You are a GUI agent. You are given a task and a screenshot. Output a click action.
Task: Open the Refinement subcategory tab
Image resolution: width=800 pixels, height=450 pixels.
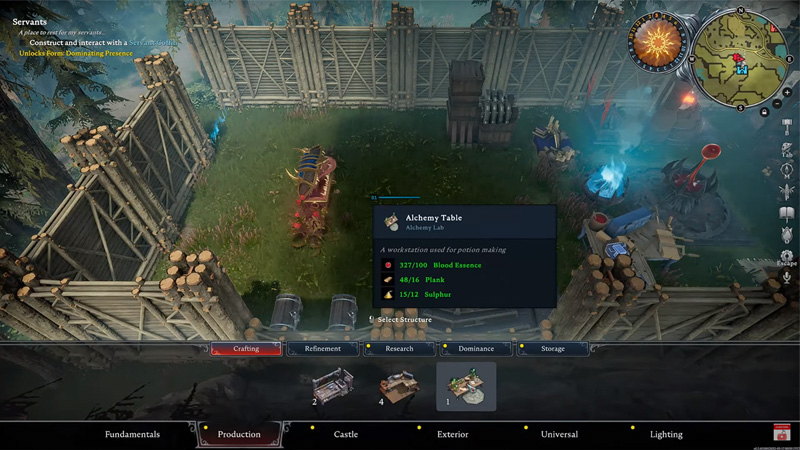pyautogui.click(x=323, y=349)
